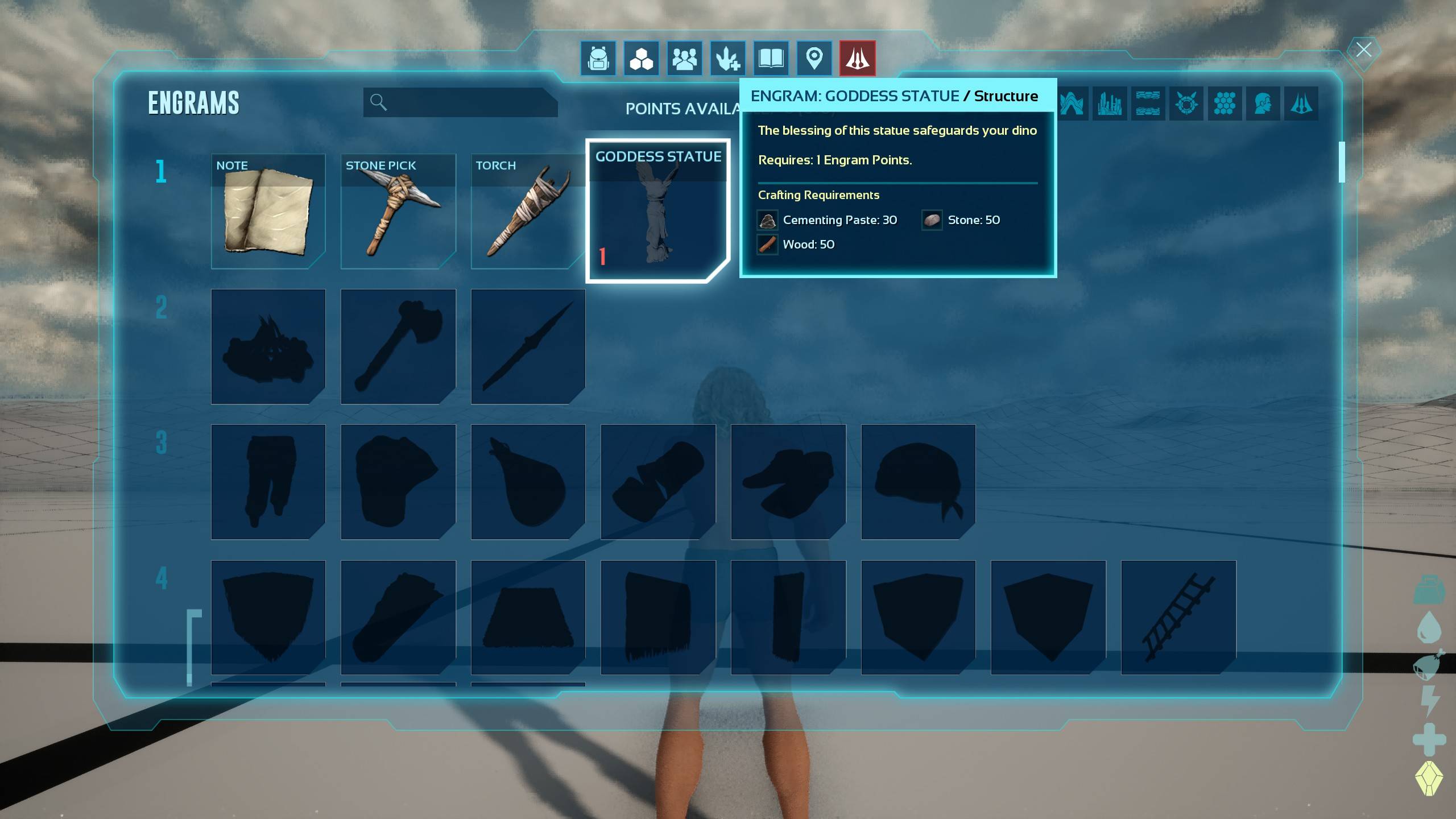1456x819 pixels.
Task: Filter engrams by the head profile icon
Action: (1263, 104)
